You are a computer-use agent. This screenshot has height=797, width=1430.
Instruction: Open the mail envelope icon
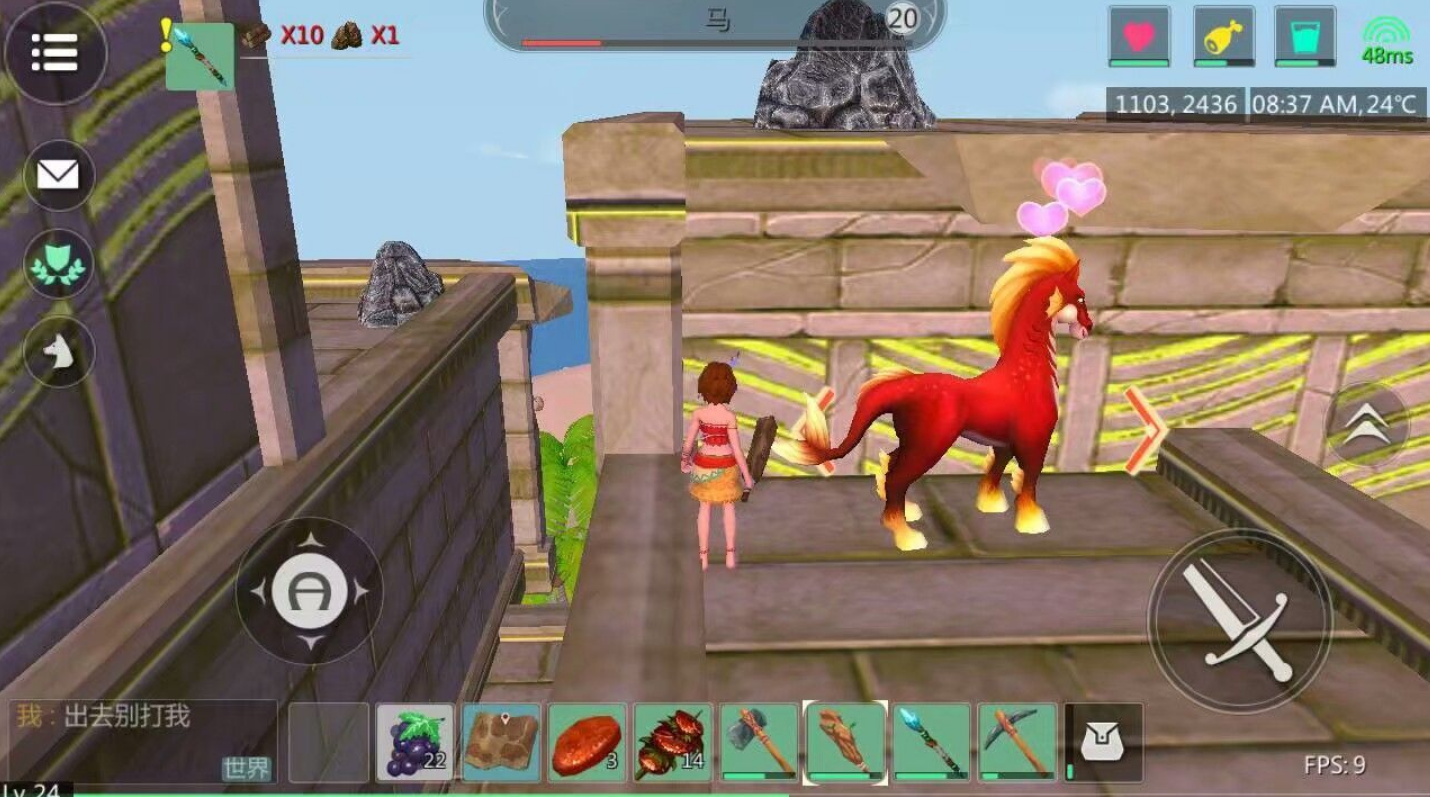coord(58,175)
